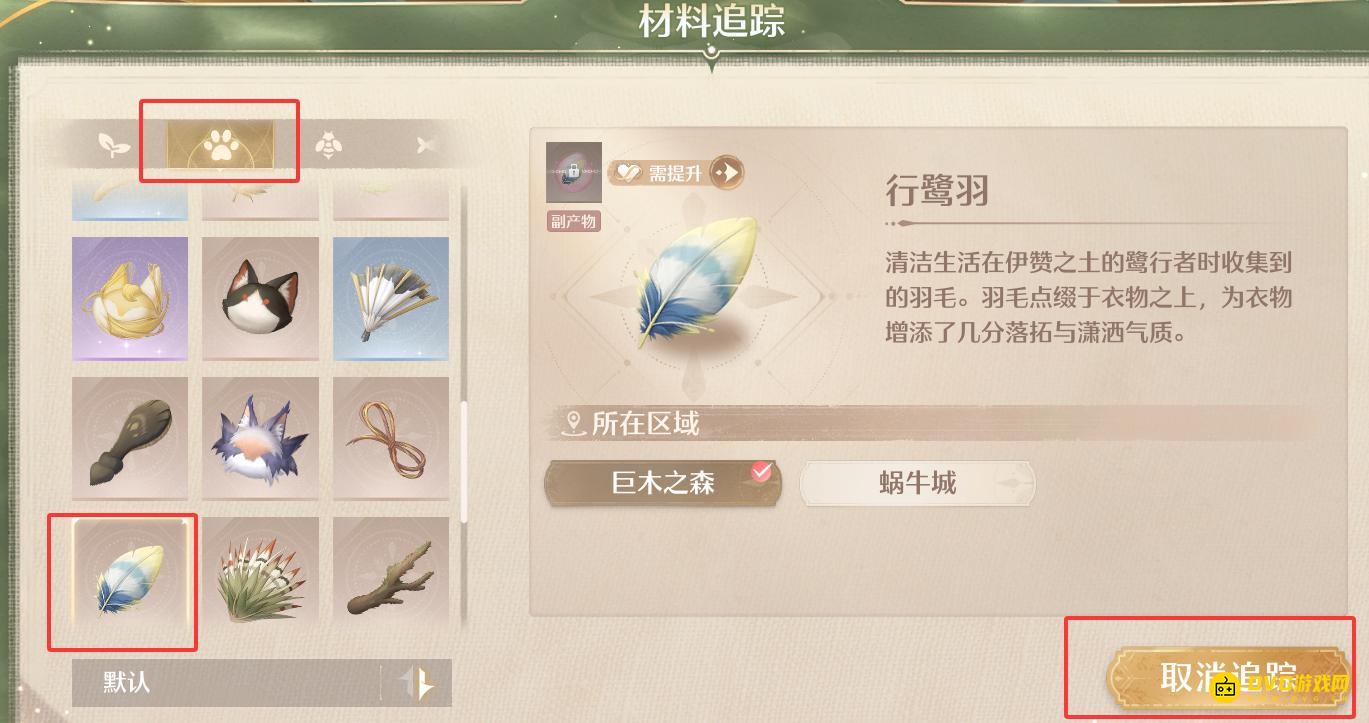Click the 副产物 byproduct label
Viewport: 1369px width, 723px height.
click(573, 222)
